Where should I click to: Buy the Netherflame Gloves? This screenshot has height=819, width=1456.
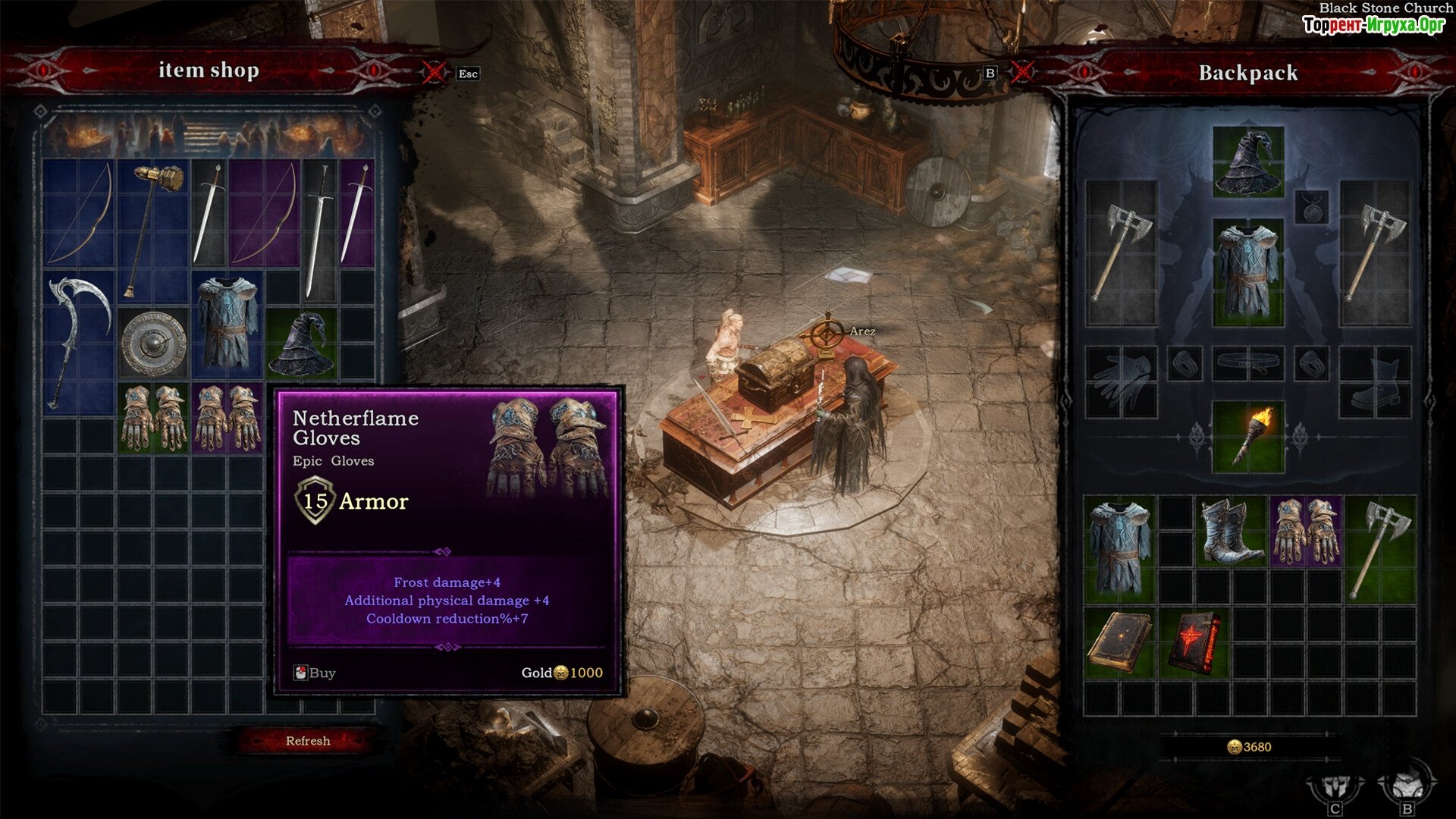click(x=315, y=673)
